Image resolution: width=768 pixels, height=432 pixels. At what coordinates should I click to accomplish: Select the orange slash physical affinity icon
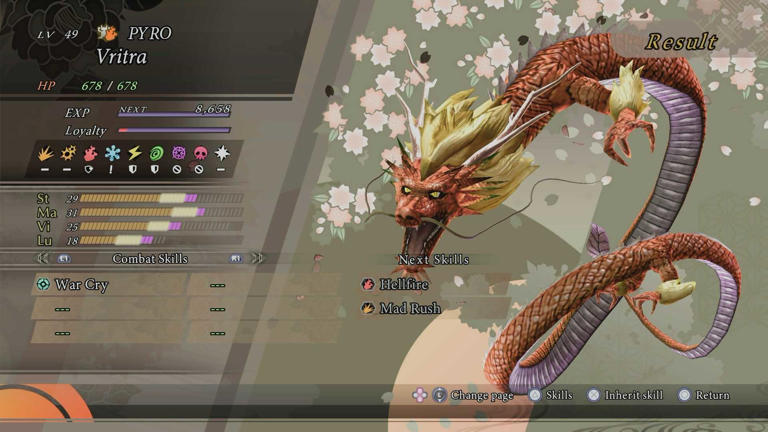tap(48, 153)
